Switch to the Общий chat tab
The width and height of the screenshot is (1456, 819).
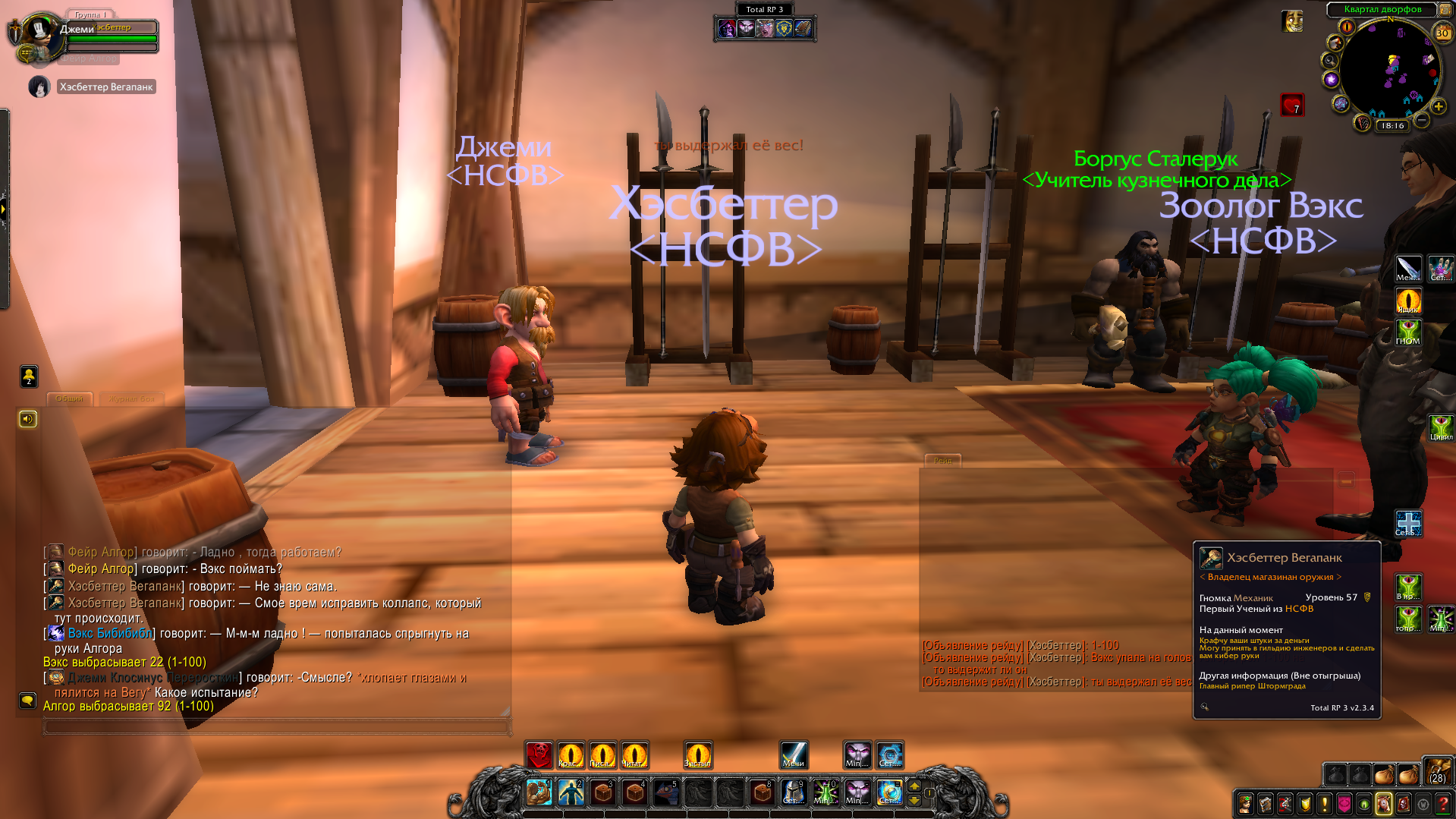[x=70, y=398]
